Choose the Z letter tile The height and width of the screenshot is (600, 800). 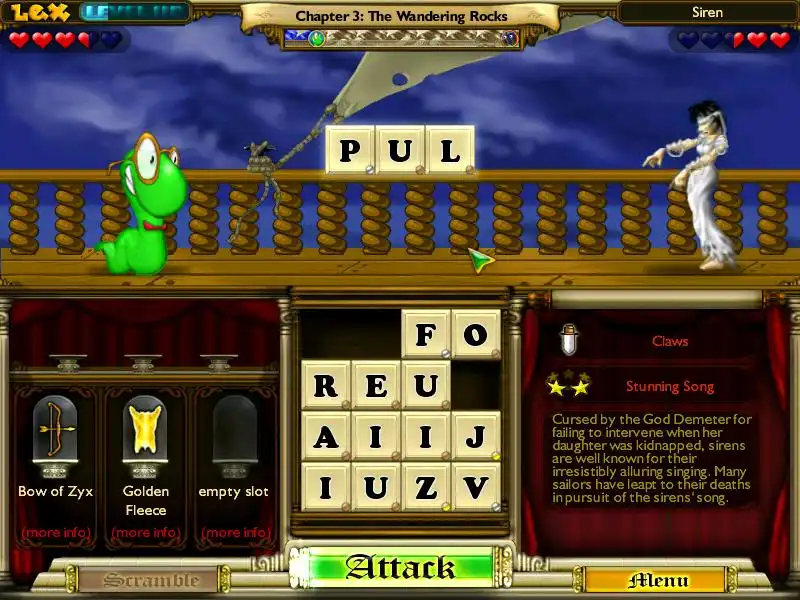click(x=426, y=487)
